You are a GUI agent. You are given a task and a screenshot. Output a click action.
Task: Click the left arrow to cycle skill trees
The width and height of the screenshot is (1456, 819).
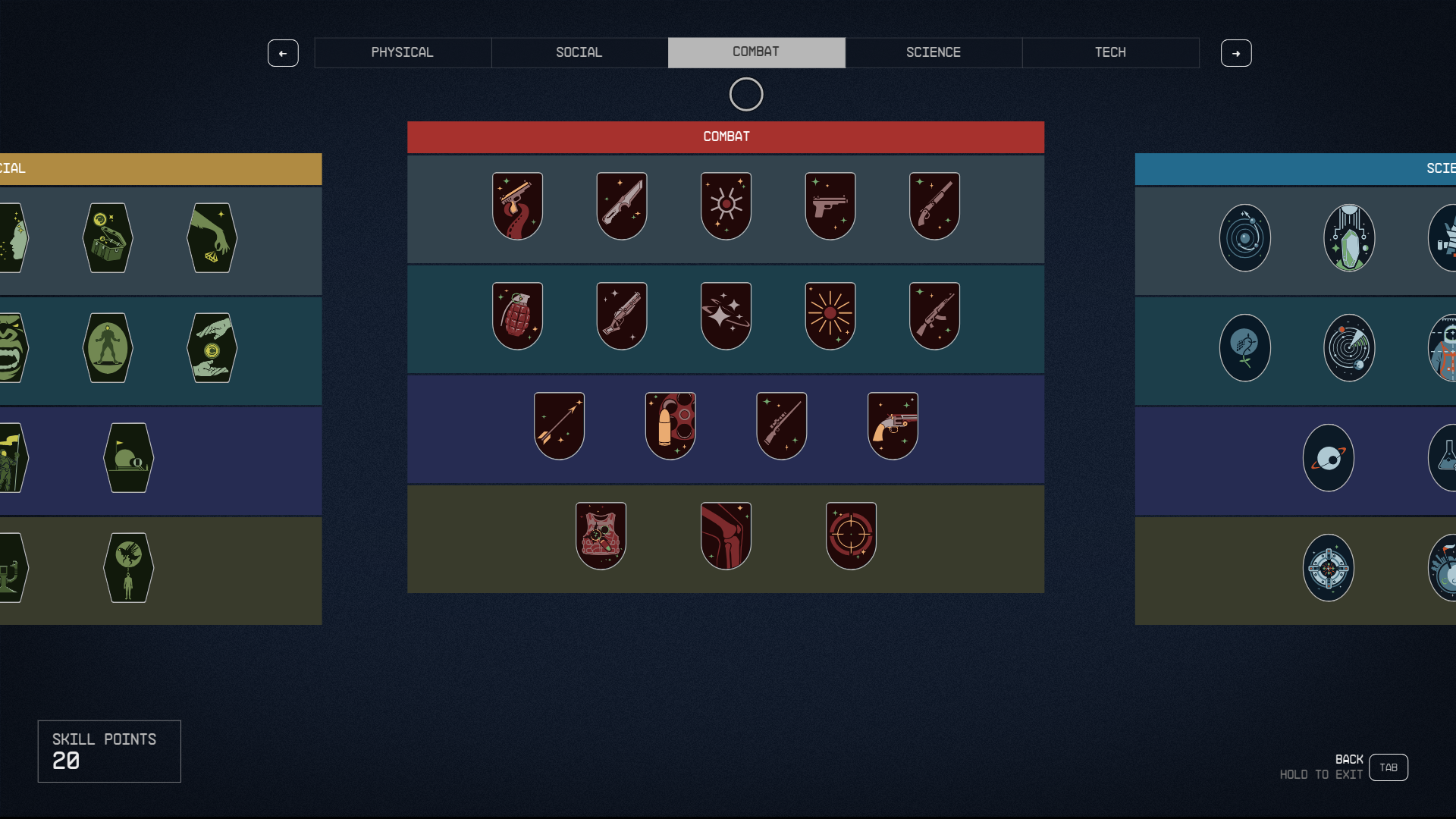click(283, 53)
